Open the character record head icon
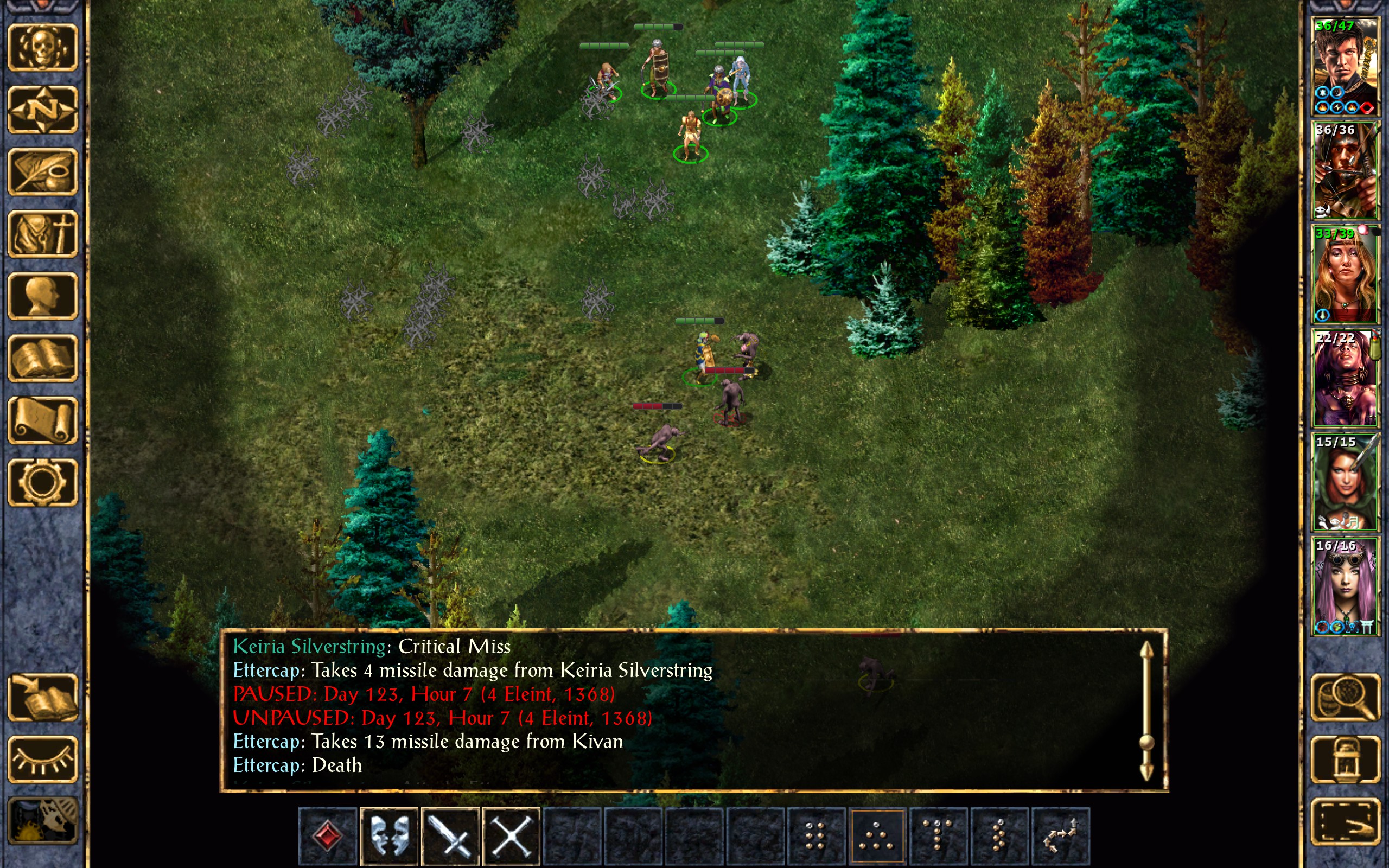The image size is (1389, 868). pos(43,296)
